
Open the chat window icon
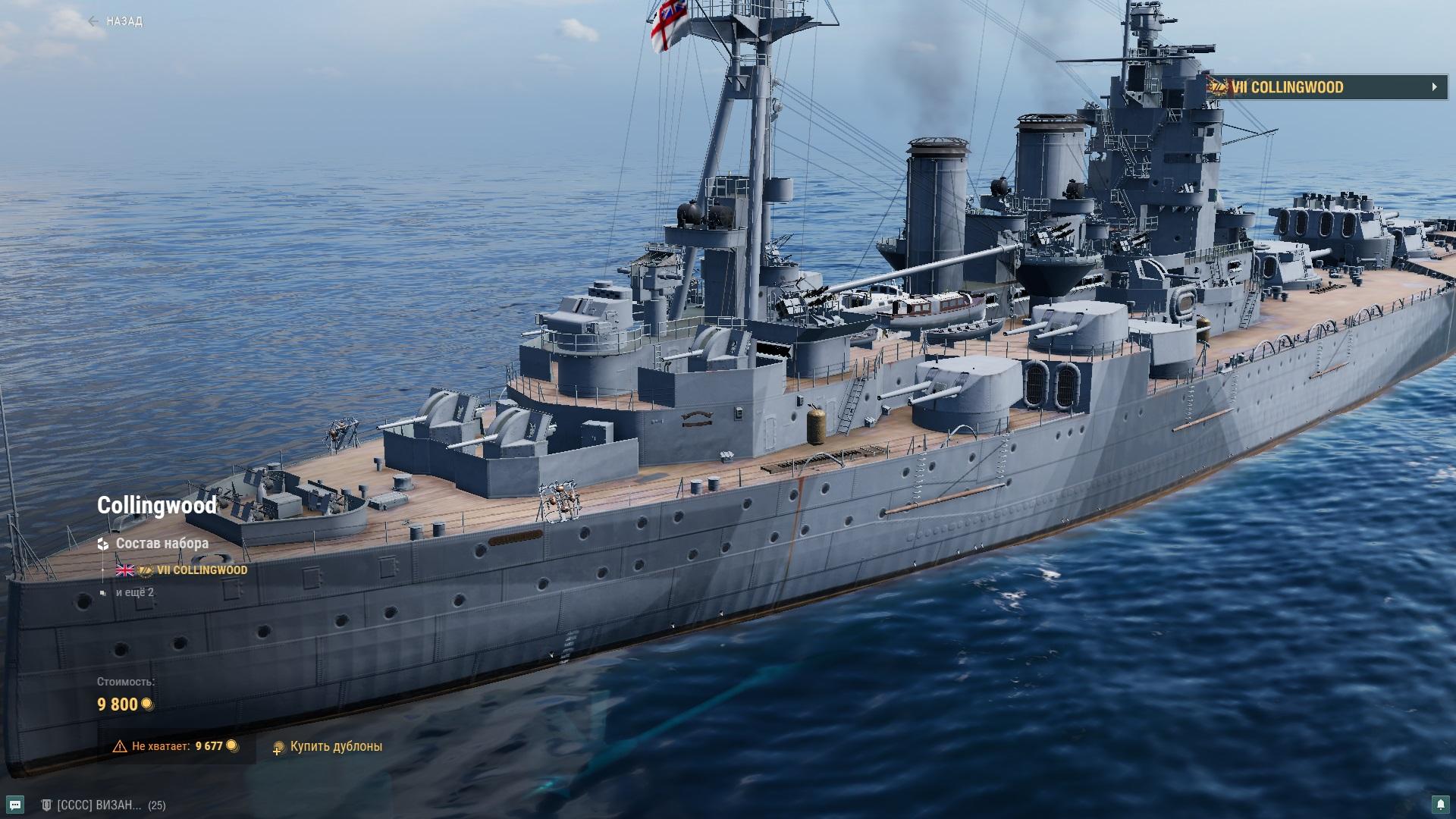point(15,805)
